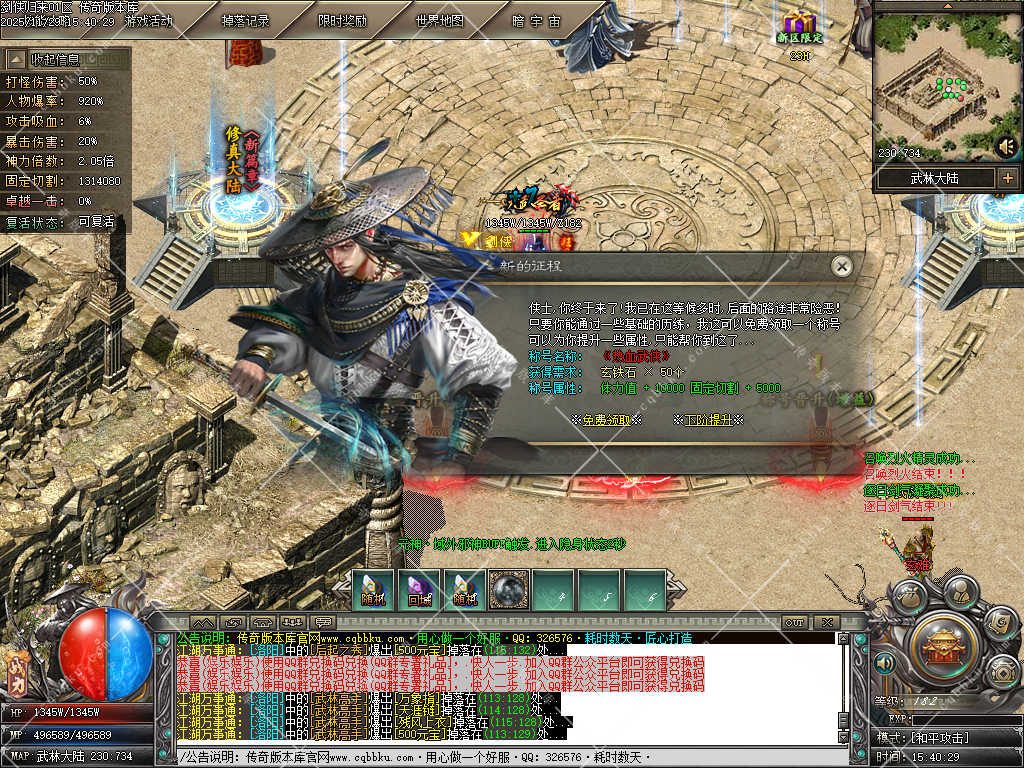The image size is (1024, 768).
Task: Open the 新区限定 purple gift box
Action: tap(799, 24)
